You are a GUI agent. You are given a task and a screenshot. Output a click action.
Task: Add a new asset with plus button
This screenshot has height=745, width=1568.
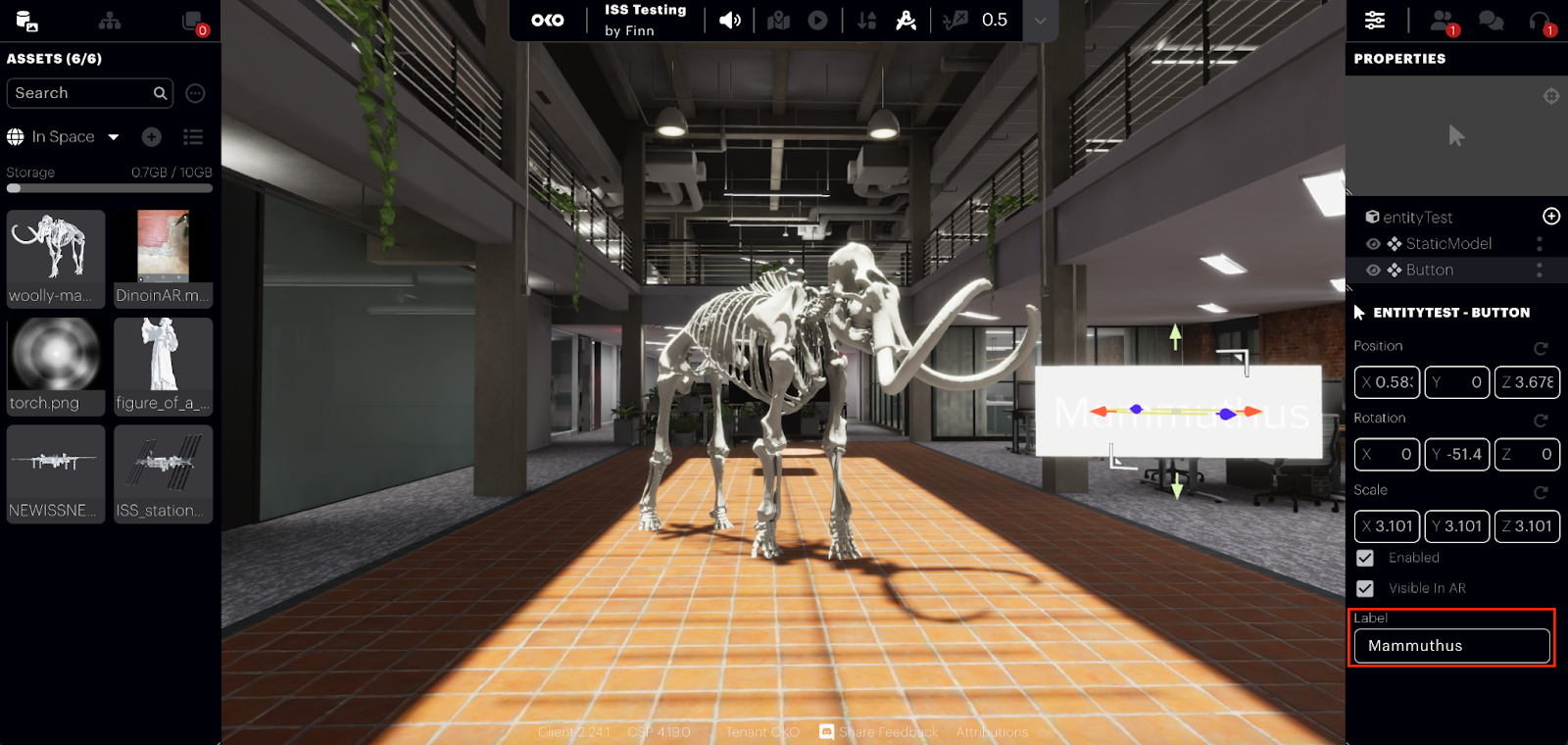point(151,137)
